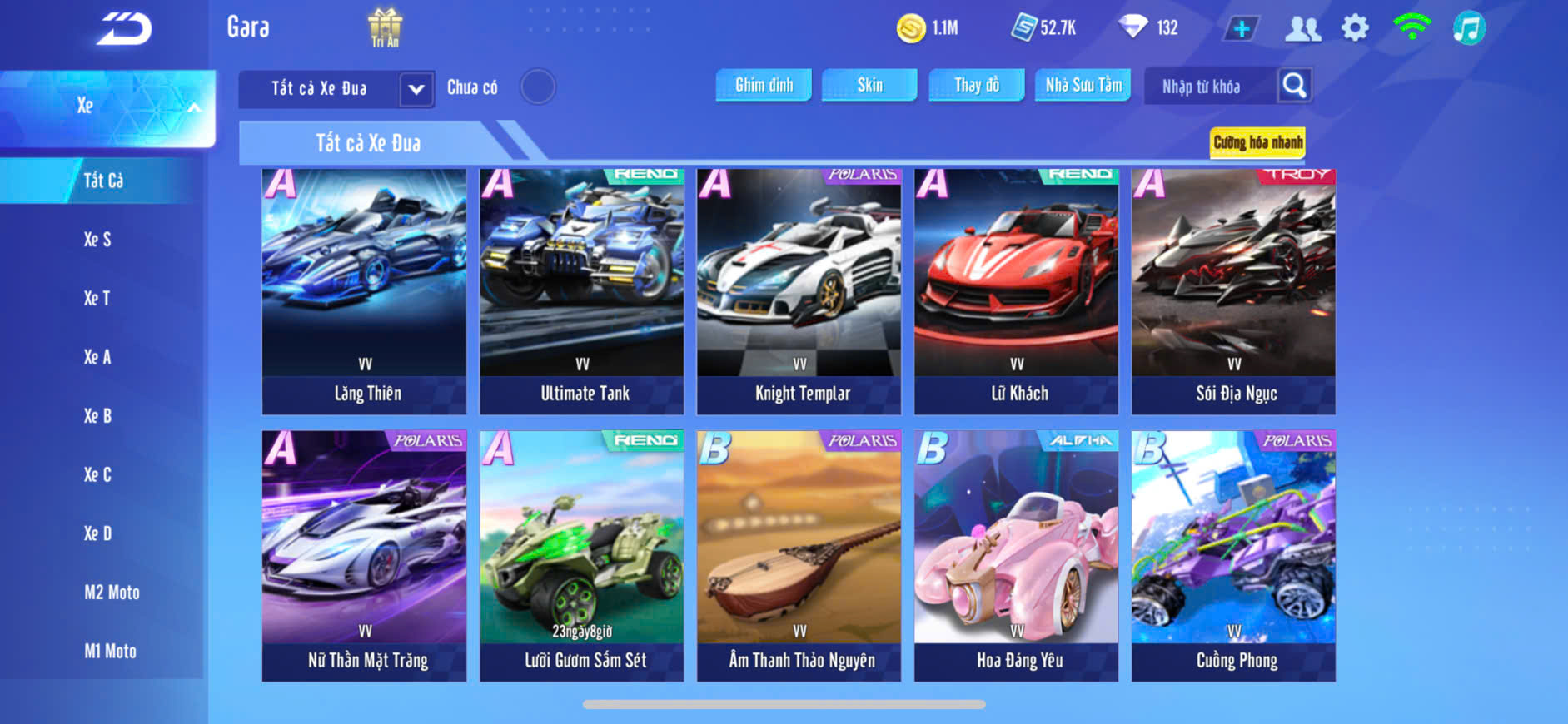Screen dimensions: 1568x724
Task: Toggle the Chưa có filter
Action: click(537, 87)
